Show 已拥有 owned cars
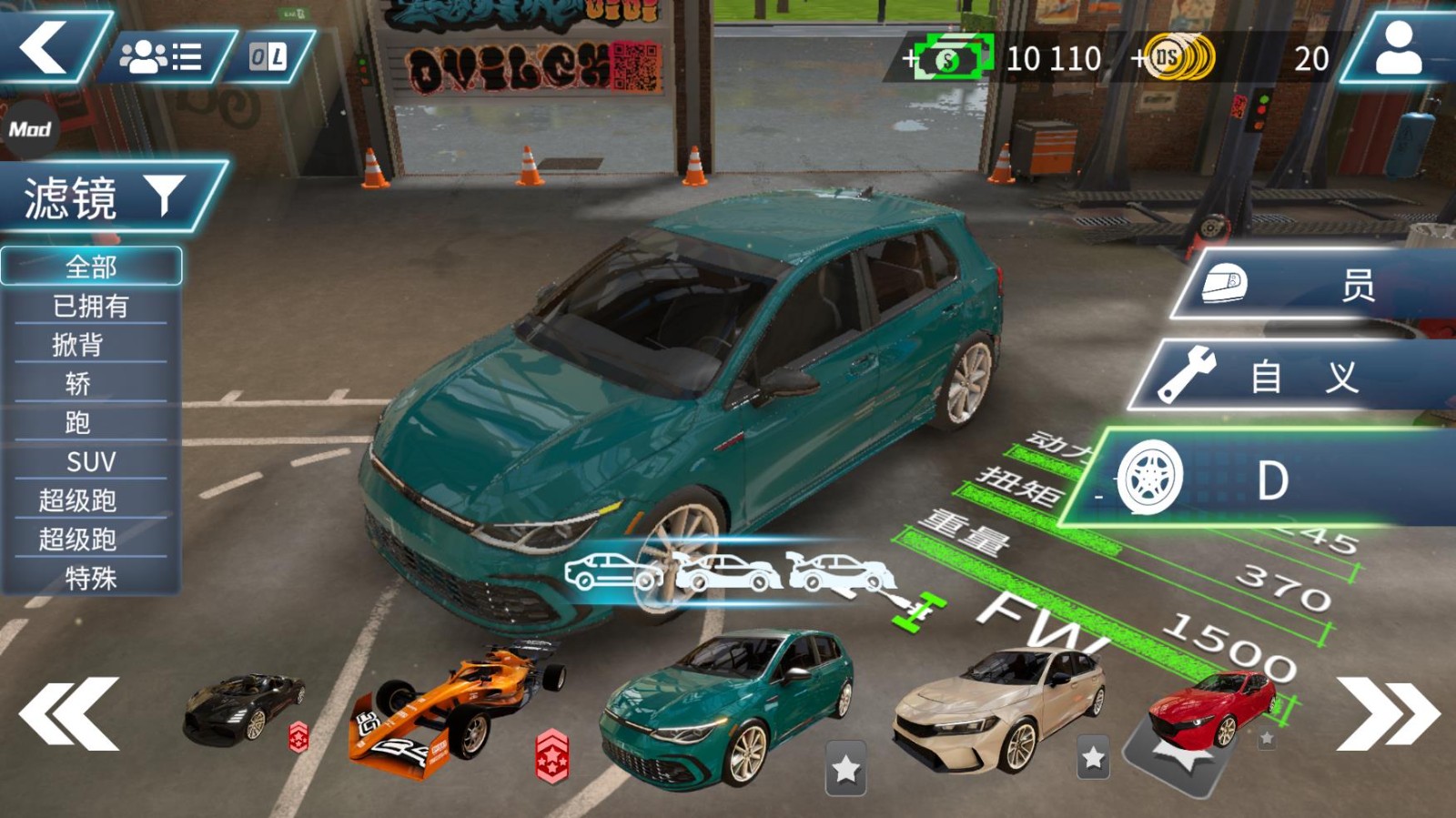Viewport: 1456px width, 818px height. pos(91,306)
